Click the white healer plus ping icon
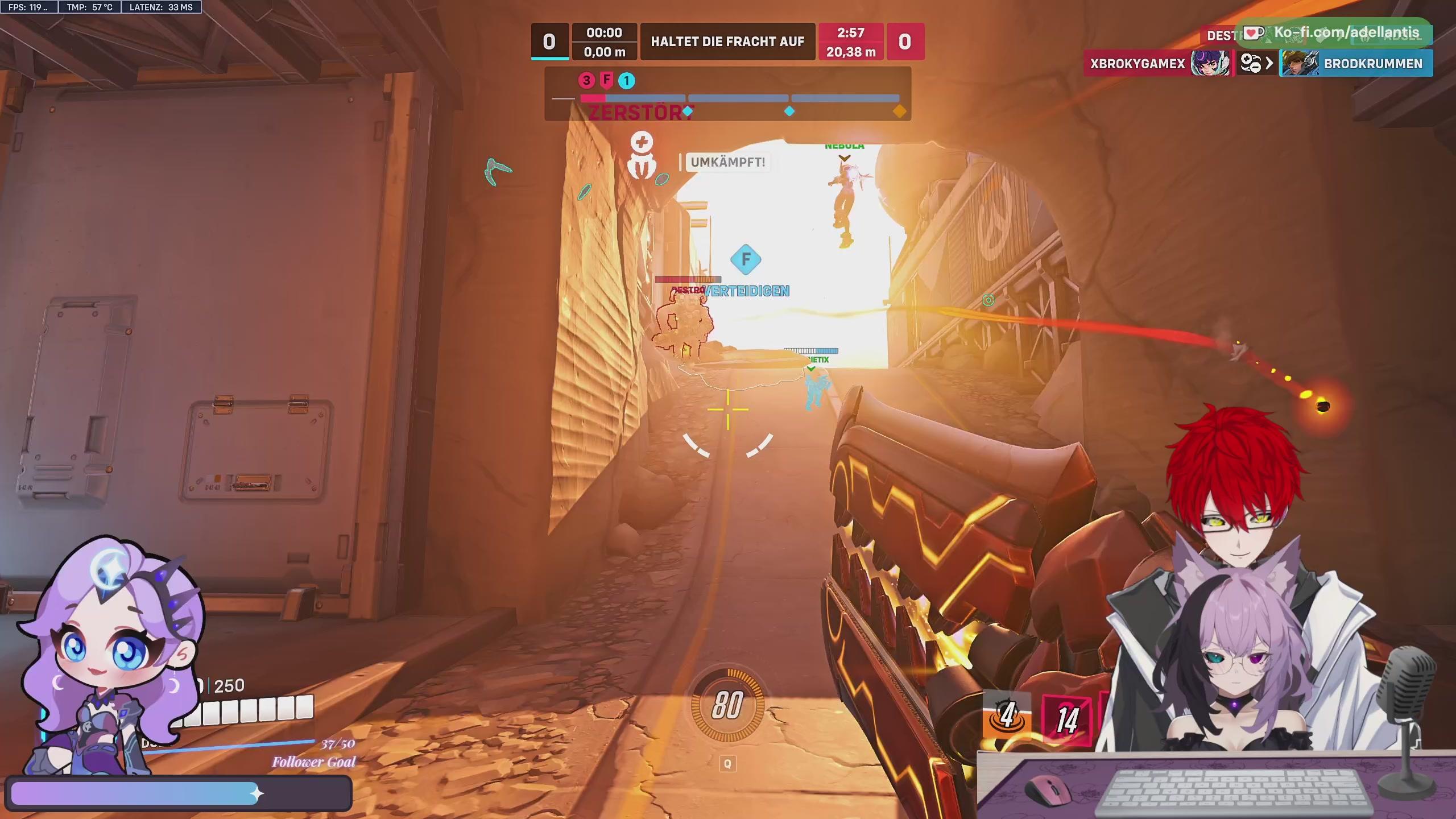 (x=642, y=155)
